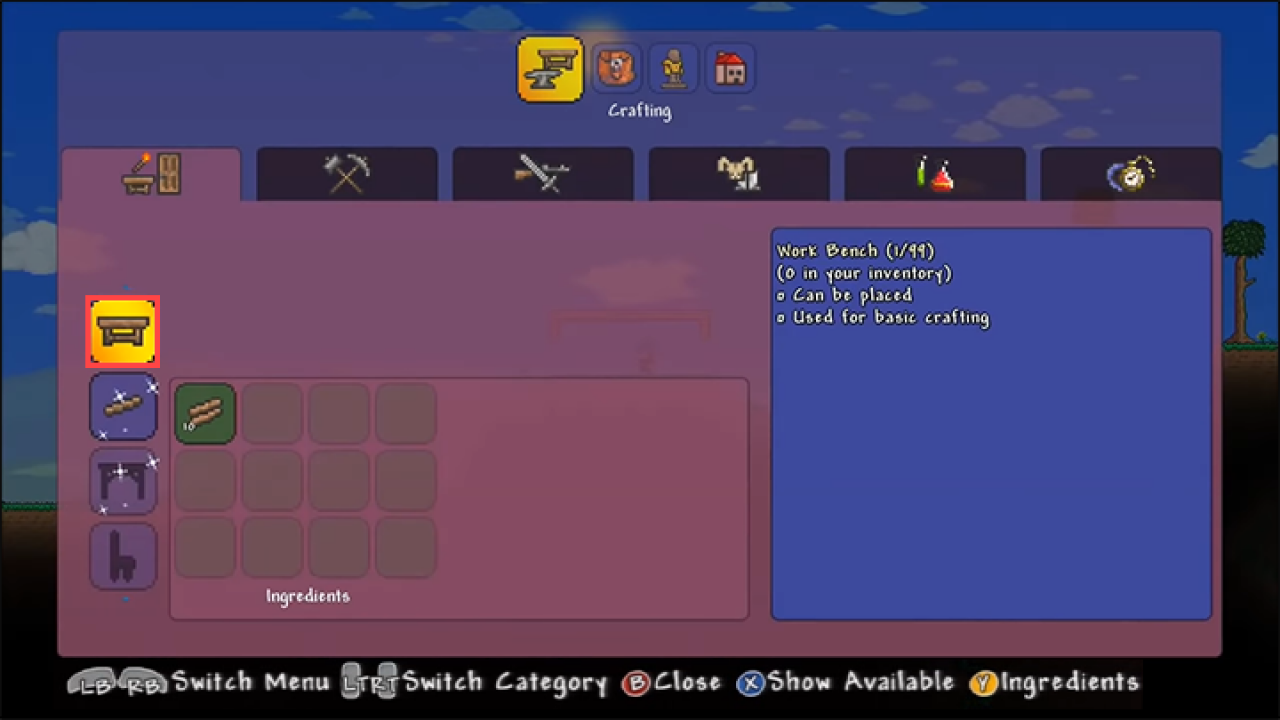The width and height of the screenshot is (1280, 720).
Task: Click Show Available in the bottom bar
Action: [x=852, y=682]
